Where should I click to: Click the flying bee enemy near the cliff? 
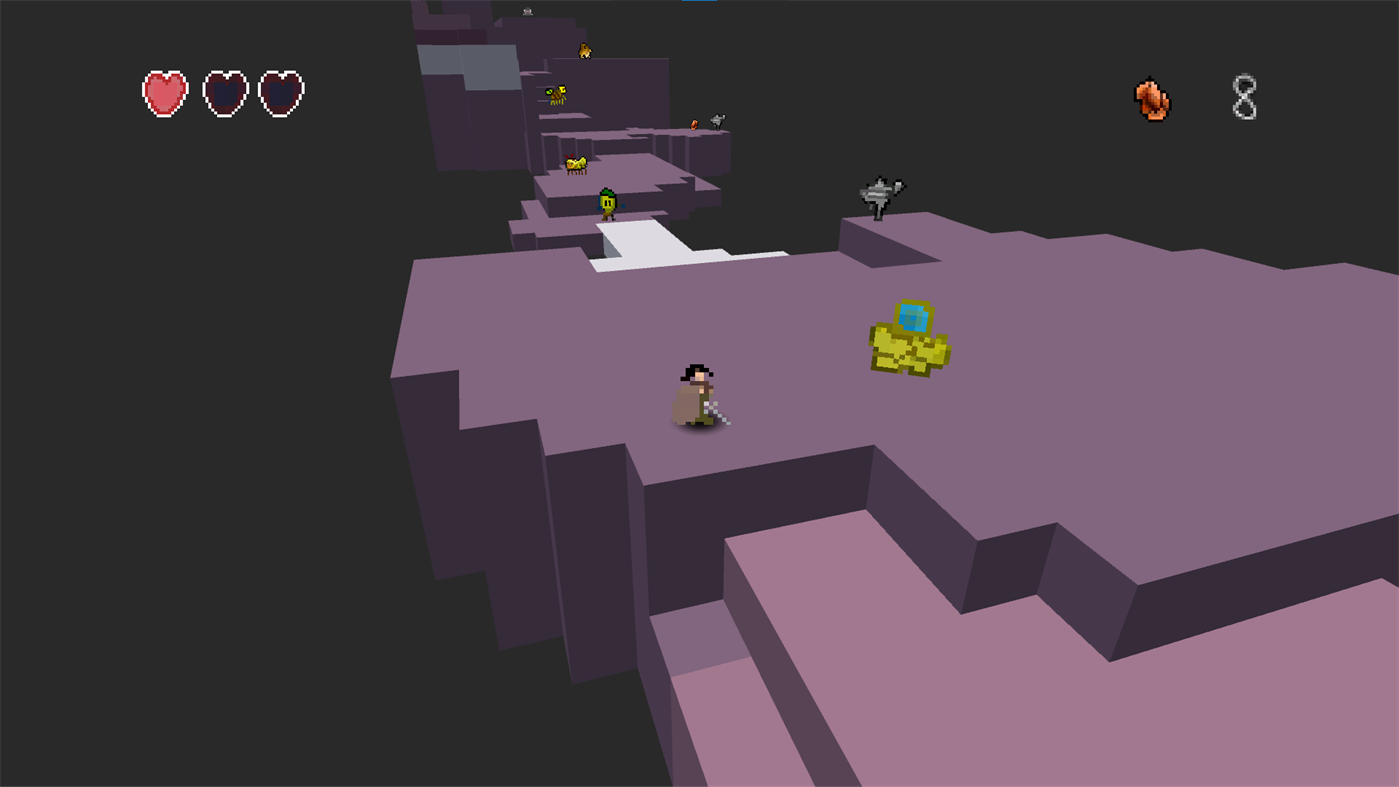556,92
